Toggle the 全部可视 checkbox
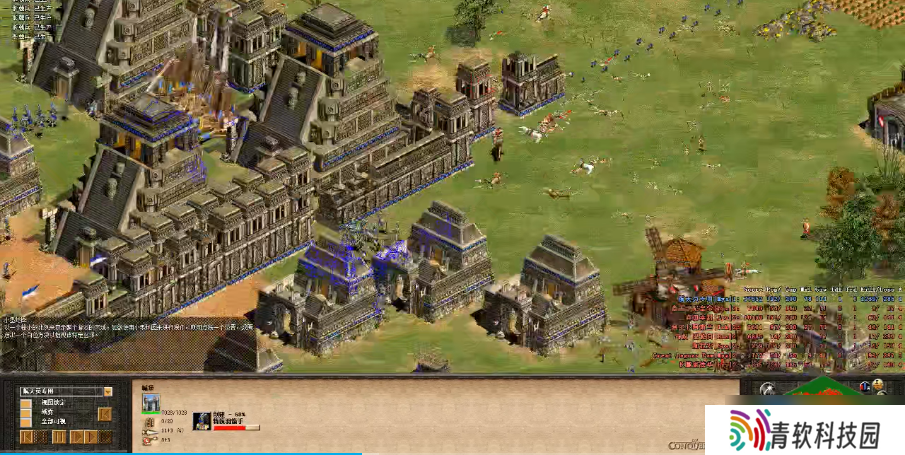The image size is (905, 455). point(26,423)
